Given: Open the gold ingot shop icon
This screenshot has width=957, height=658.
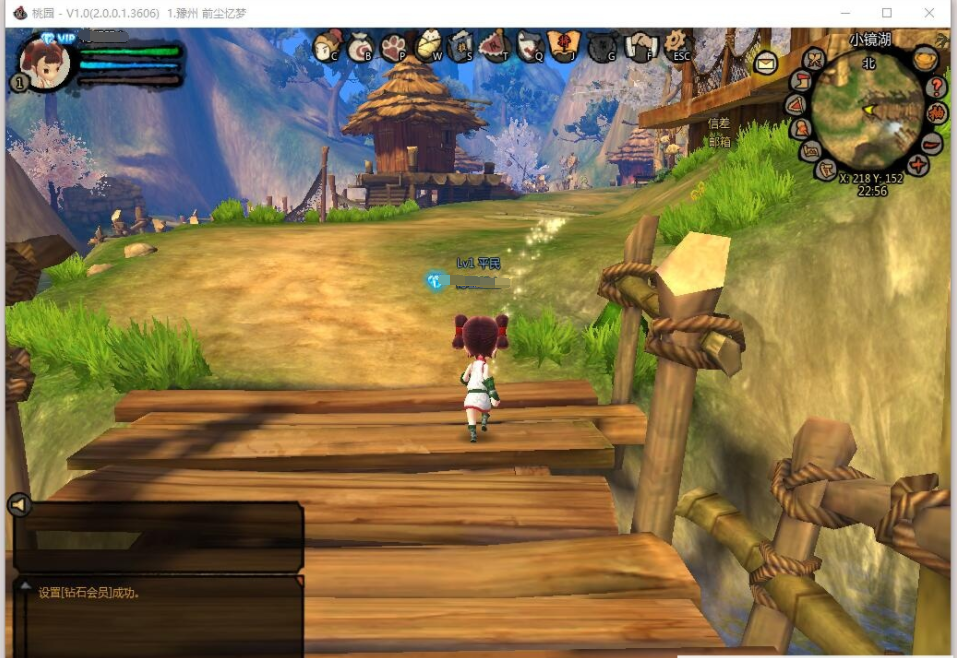Looking at the screenshot, I should 926,59.
